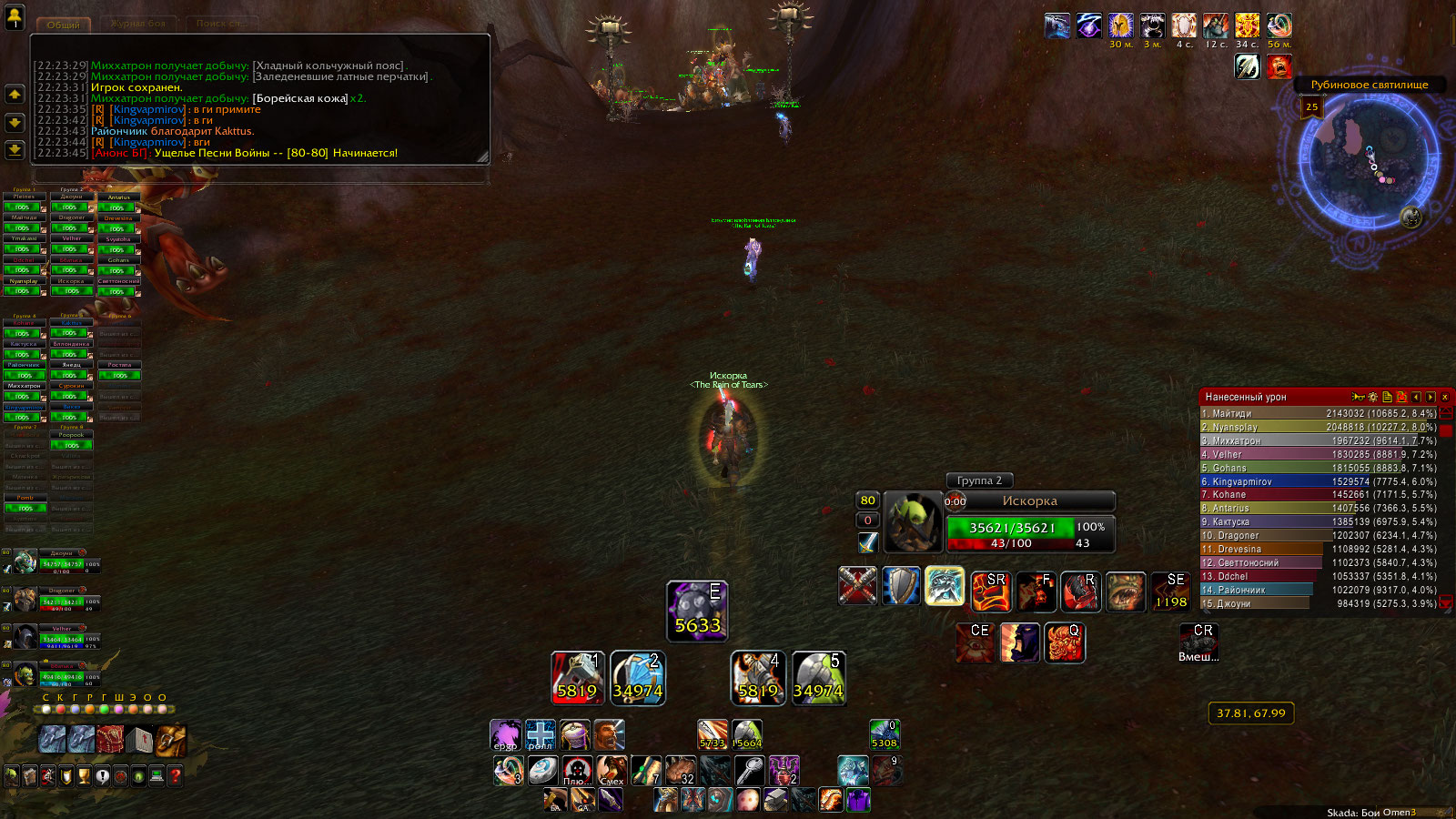Click the silver key icon on the action bar

point(749,771)
